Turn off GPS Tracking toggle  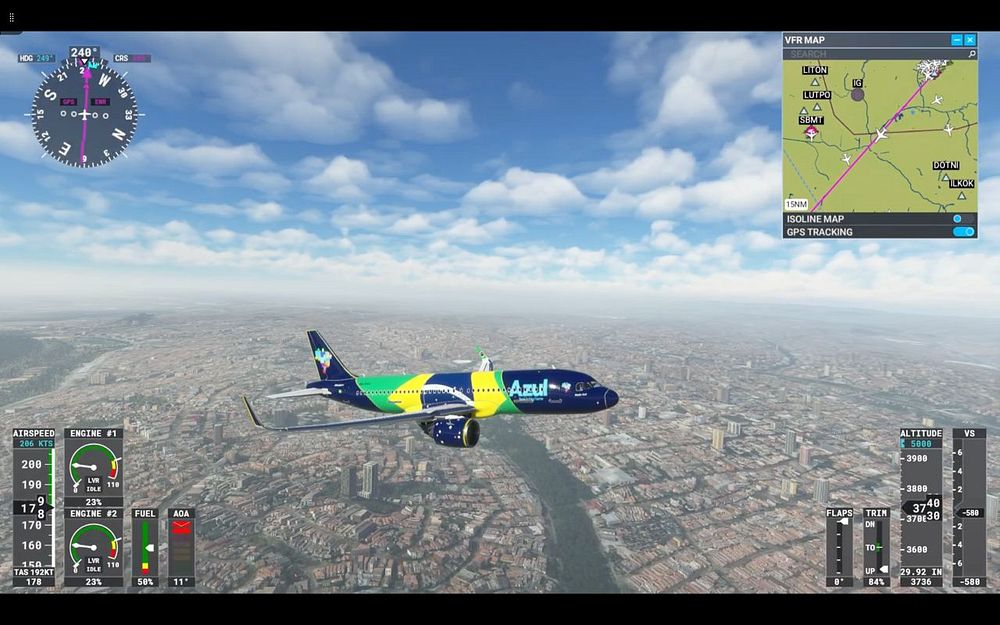pyautogui.click(x=963, y=232)
